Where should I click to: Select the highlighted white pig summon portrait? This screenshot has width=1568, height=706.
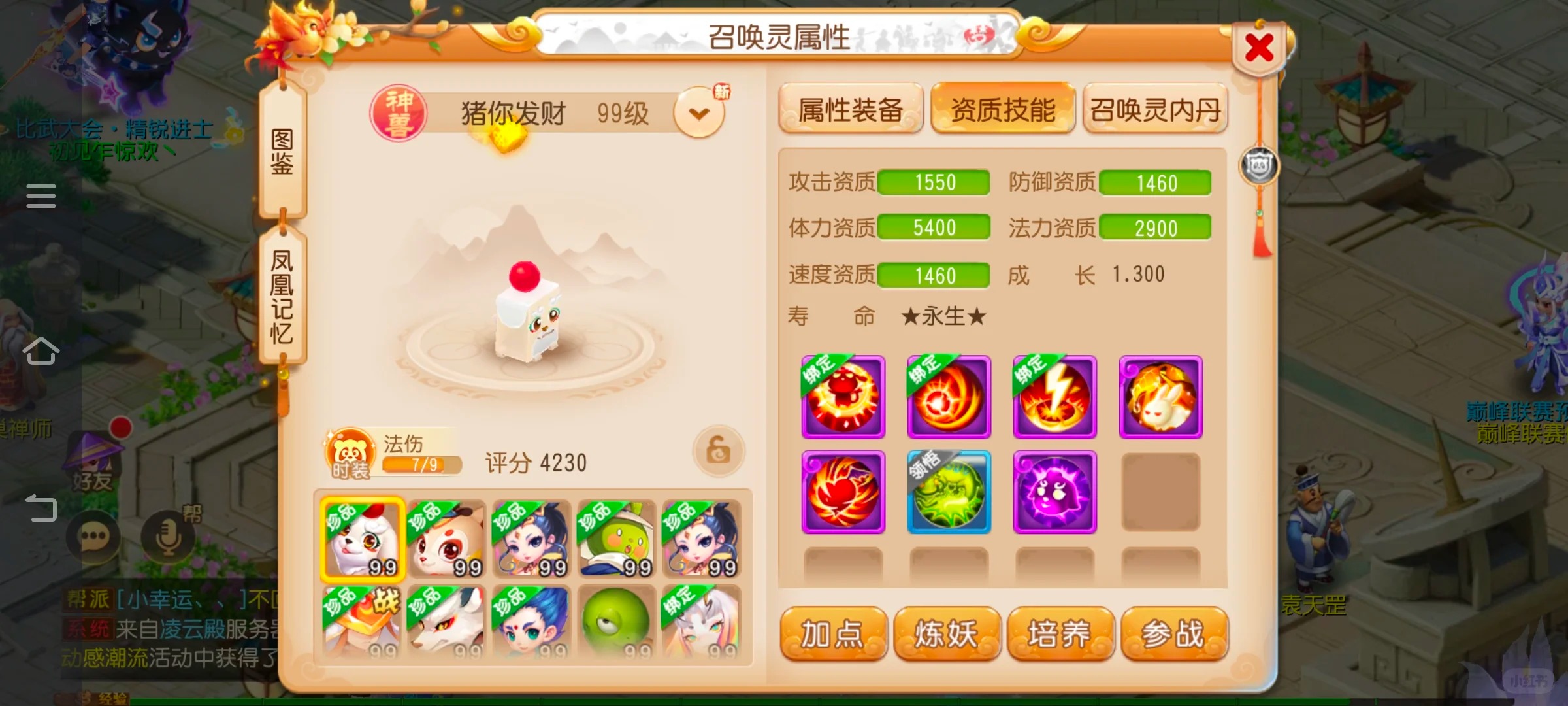point(363,539)
